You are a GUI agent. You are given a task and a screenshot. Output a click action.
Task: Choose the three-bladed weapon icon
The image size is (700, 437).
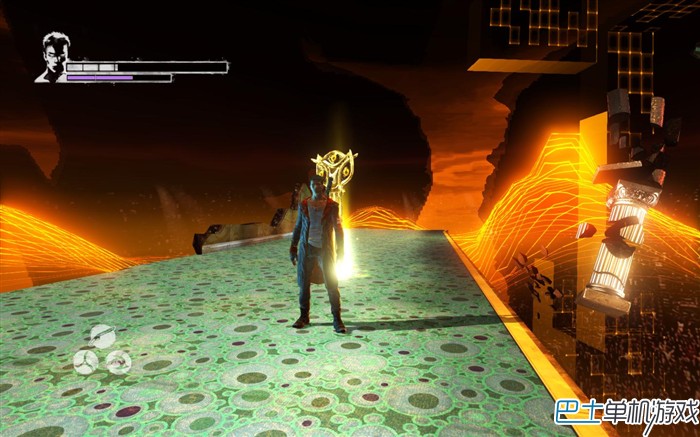[x=86, y=361]
